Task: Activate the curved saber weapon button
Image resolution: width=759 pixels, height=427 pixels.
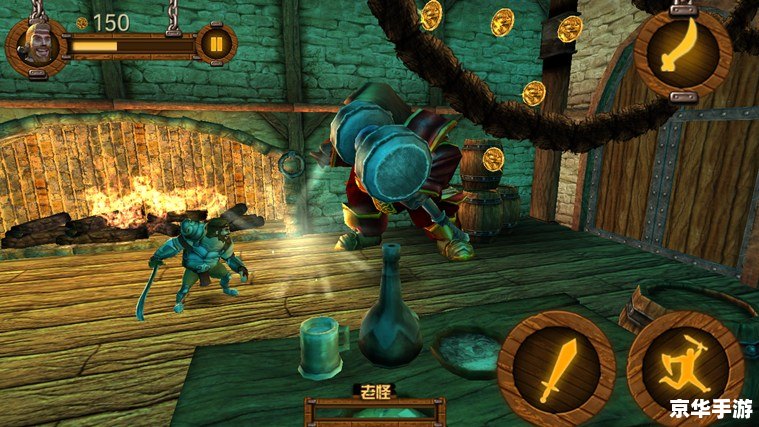Action: tap(683, 52)
